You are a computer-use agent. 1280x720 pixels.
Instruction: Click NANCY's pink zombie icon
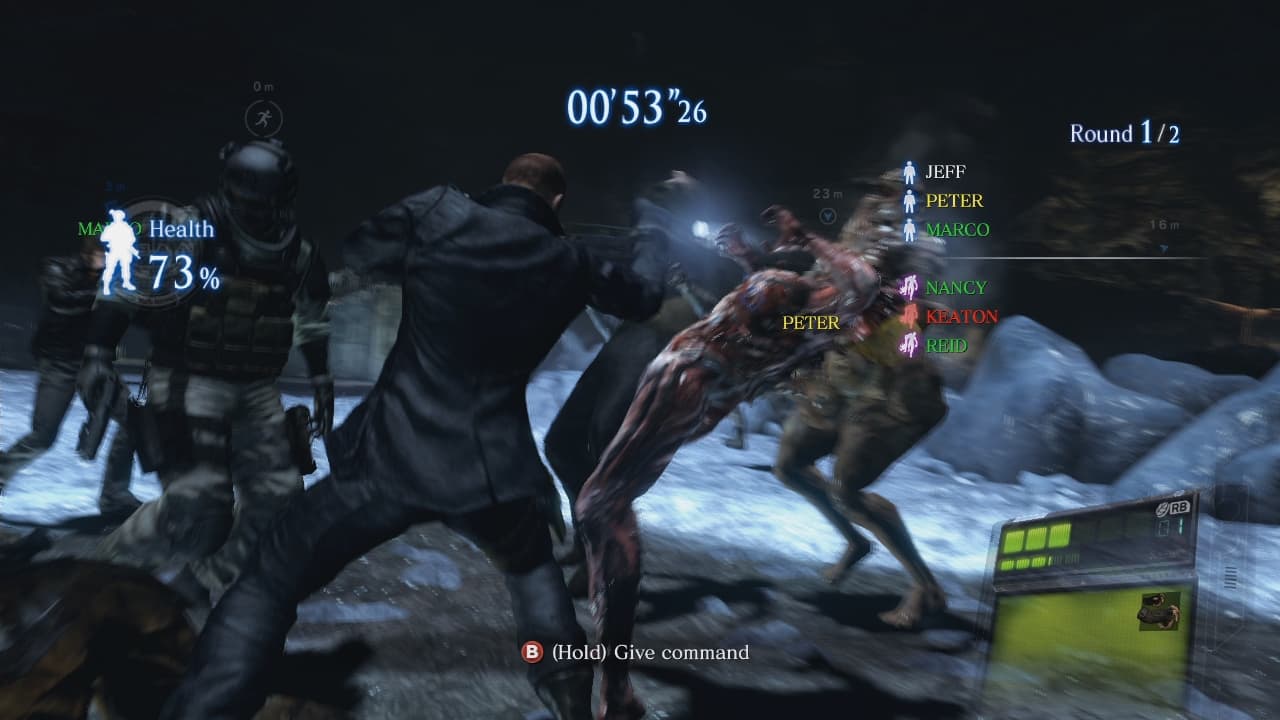tap(910, 287)
